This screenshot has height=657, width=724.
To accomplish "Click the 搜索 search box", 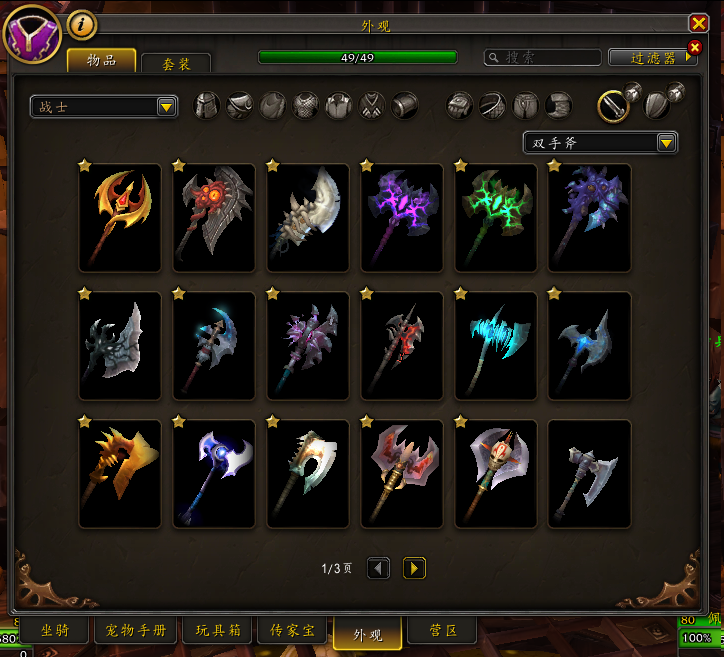I will tap(545, 58).
